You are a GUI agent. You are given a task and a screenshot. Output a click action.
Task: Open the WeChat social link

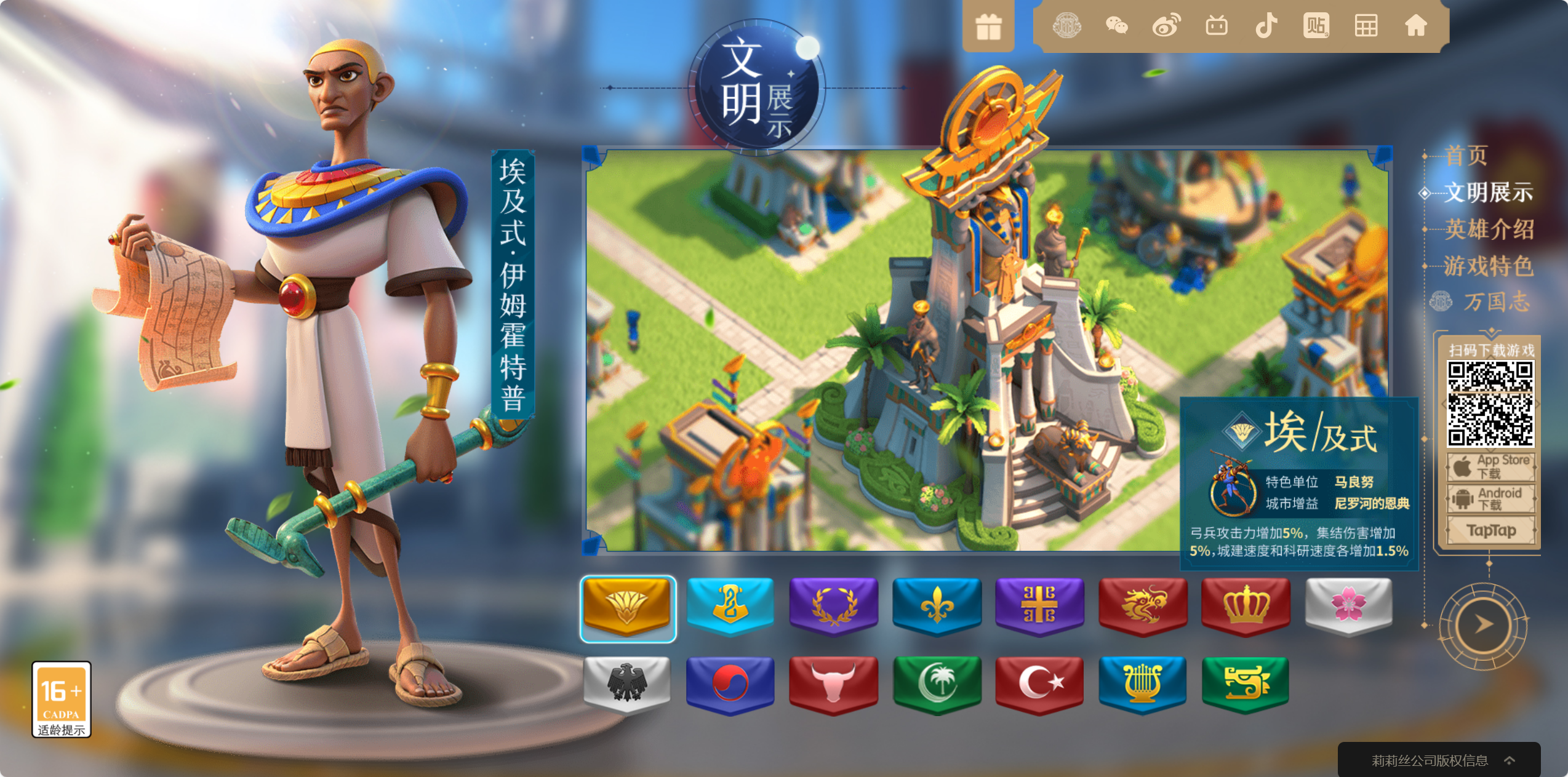[x=1116, y=26]
